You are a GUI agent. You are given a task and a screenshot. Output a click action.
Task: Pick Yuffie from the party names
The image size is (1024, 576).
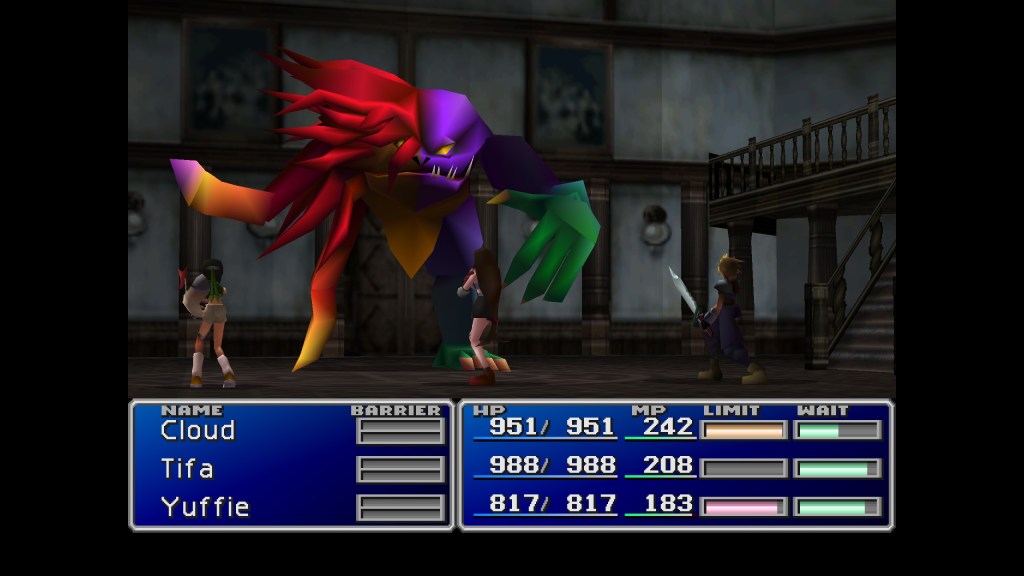tap(205, 507)
